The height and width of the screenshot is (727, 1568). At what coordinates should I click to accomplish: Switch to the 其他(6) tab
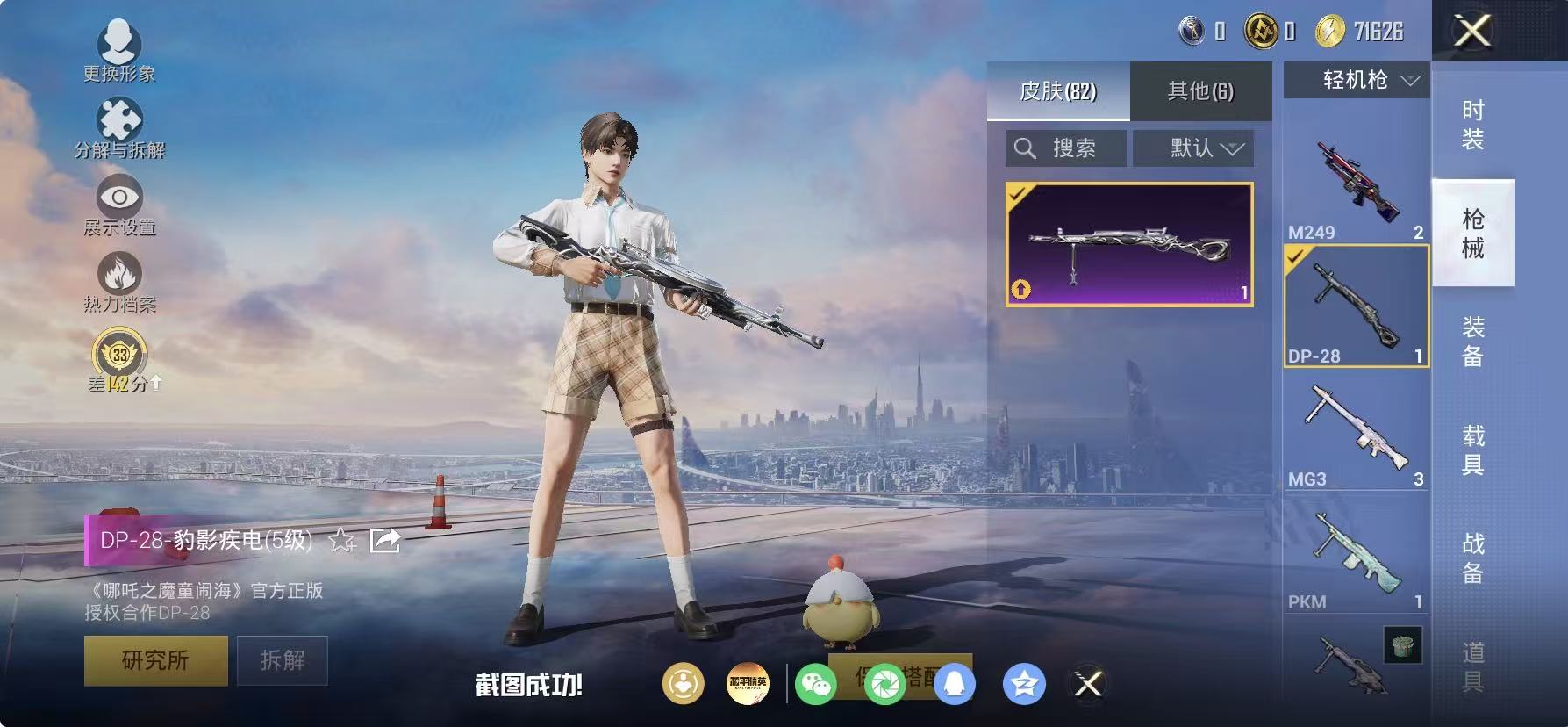pos(1200,91)
